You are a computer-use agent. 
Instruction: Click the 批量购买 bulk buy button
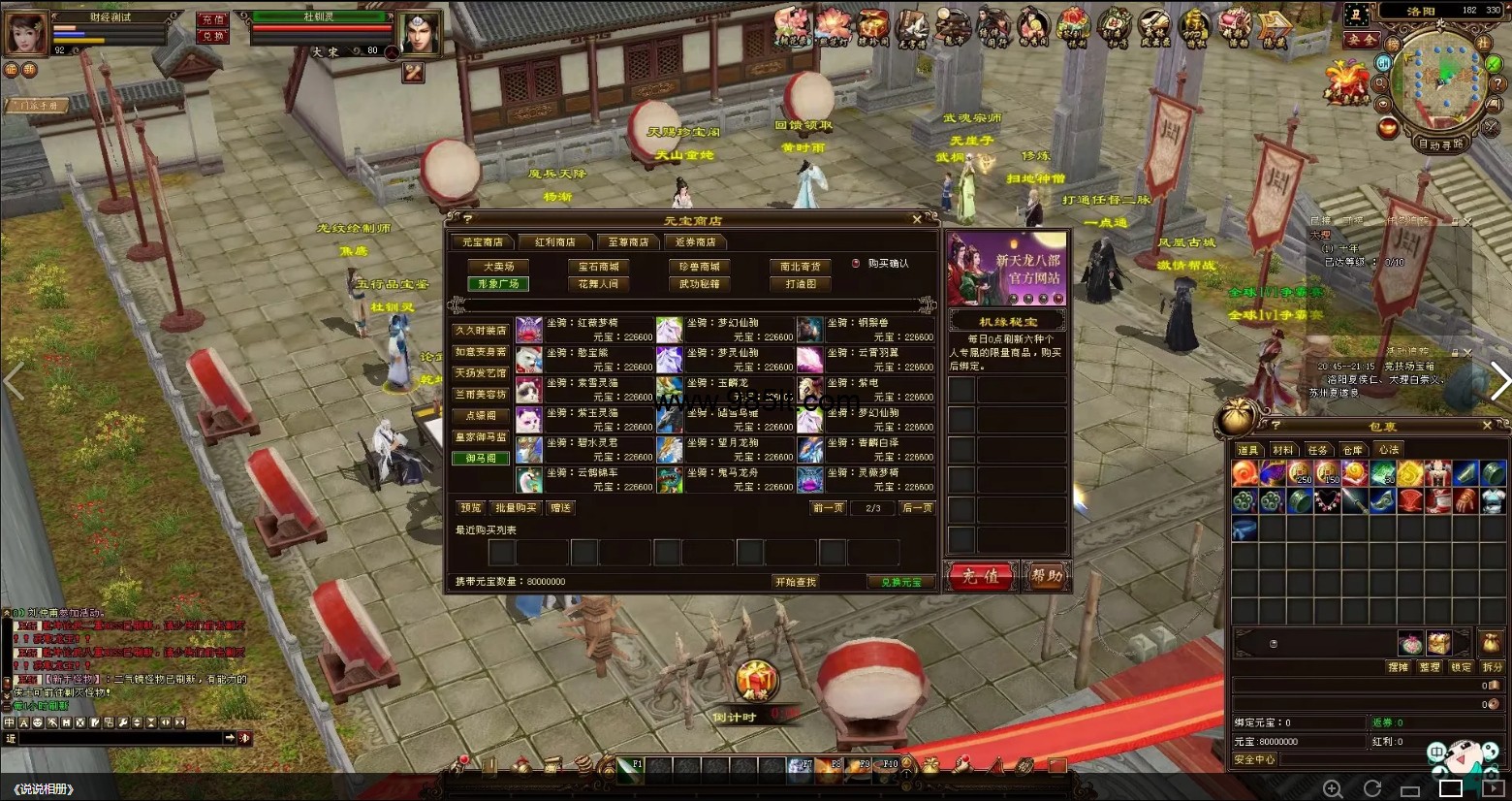(516, 508)
